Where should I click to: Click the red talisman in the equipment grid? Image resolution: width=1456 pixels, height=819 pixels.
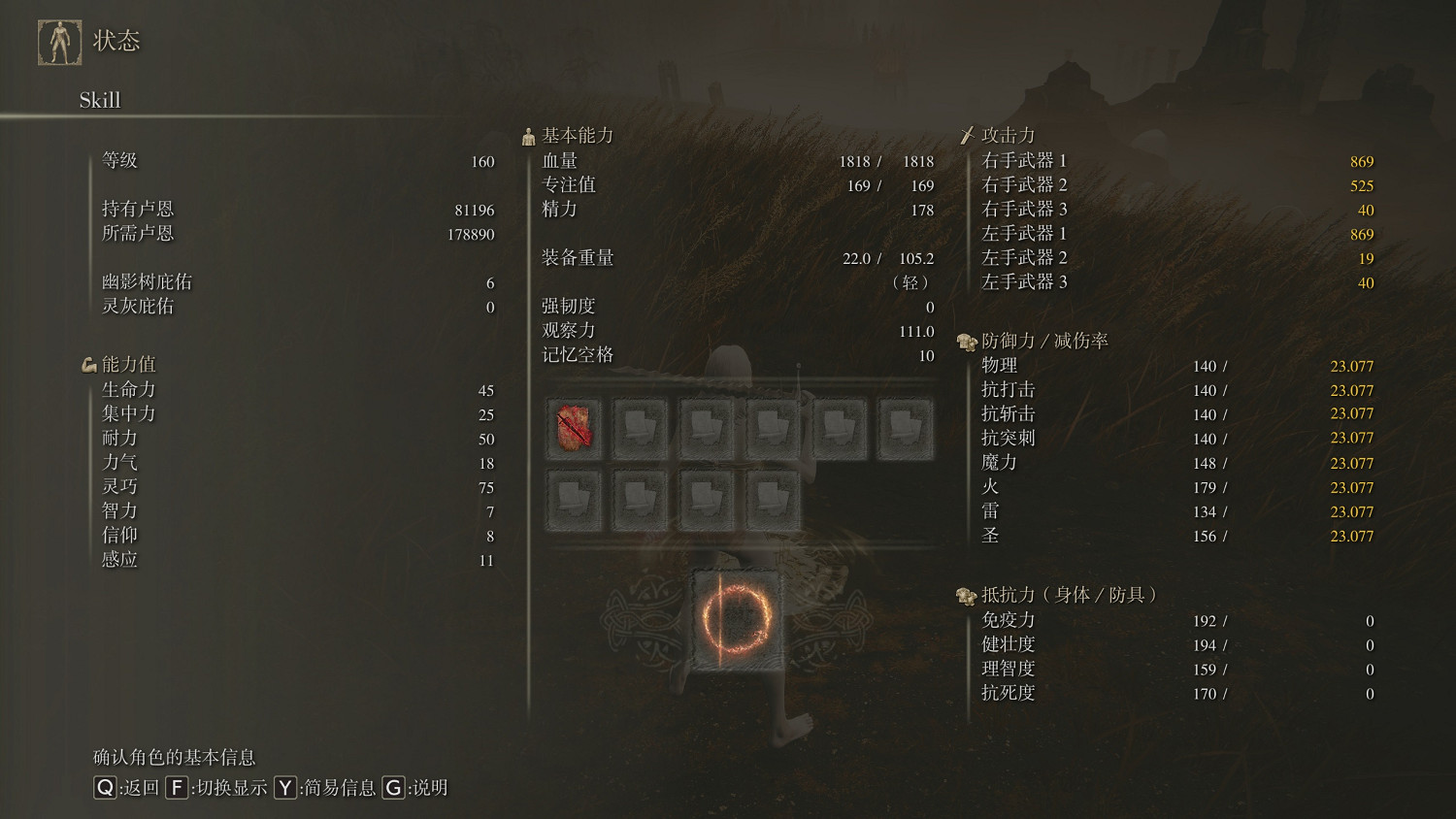tap(575, 427)
